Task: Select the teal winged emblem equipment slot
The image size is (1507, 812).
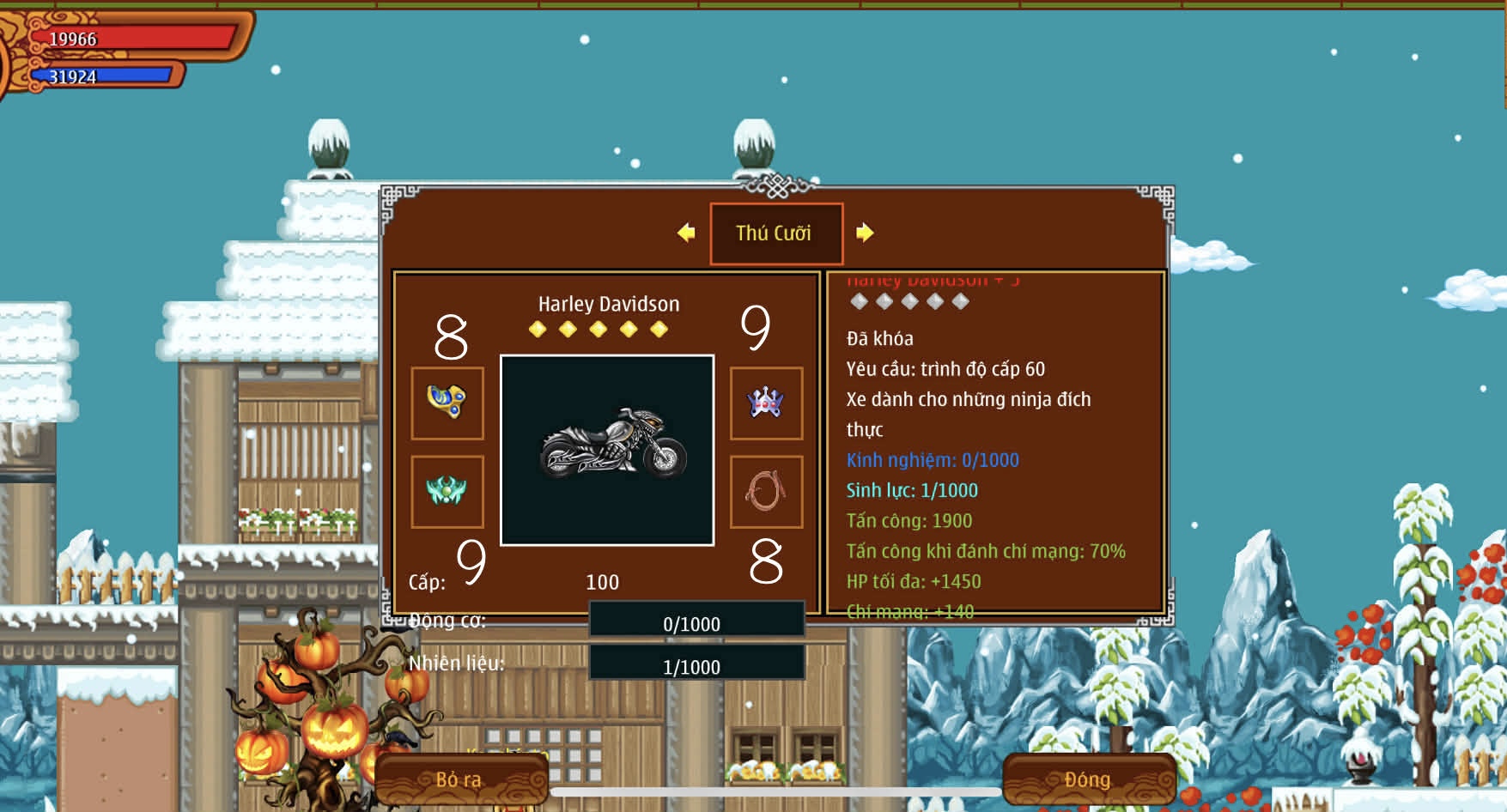Action: (x=447, y=491)
